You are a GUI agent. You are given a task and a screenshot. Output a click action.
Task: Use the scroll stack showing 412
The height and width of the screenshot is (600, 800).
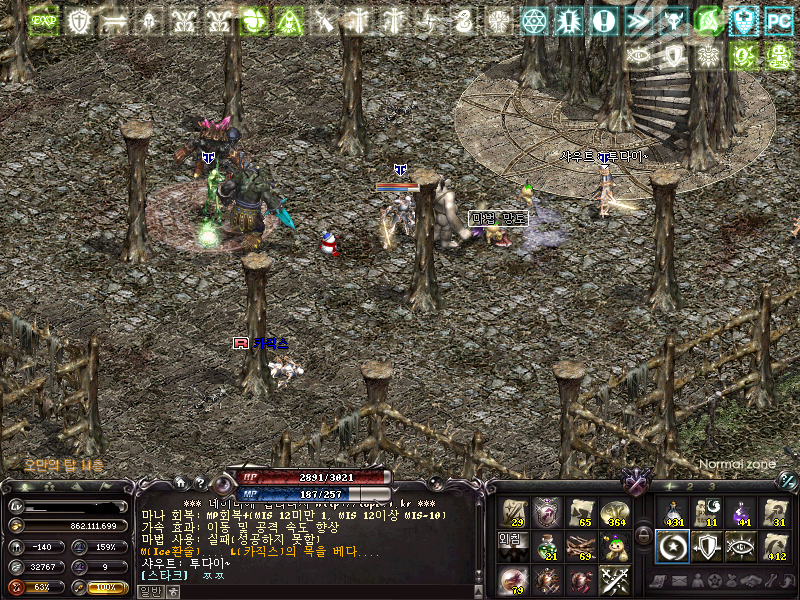click(x=776, y=546)
